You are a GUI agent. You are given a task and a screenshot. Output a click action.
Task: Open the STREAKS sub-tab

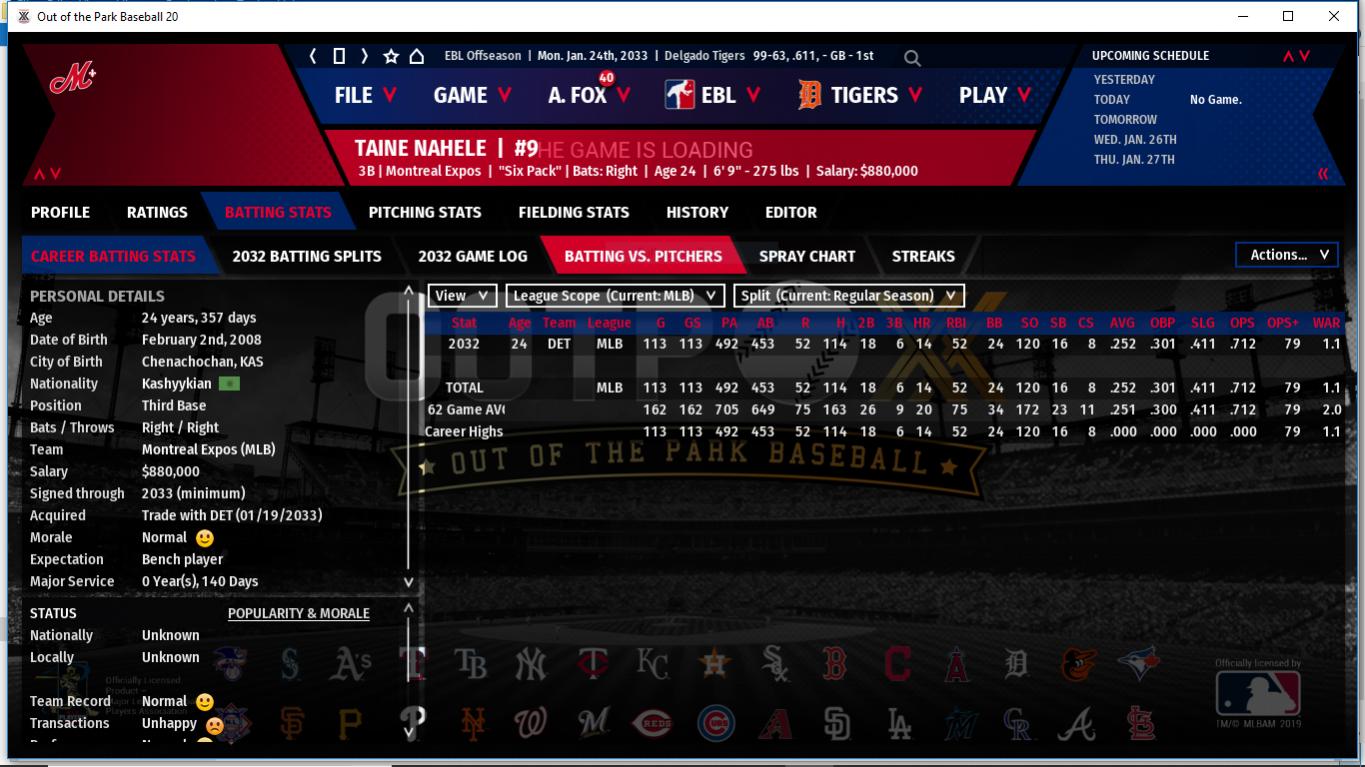click(923, 256)
